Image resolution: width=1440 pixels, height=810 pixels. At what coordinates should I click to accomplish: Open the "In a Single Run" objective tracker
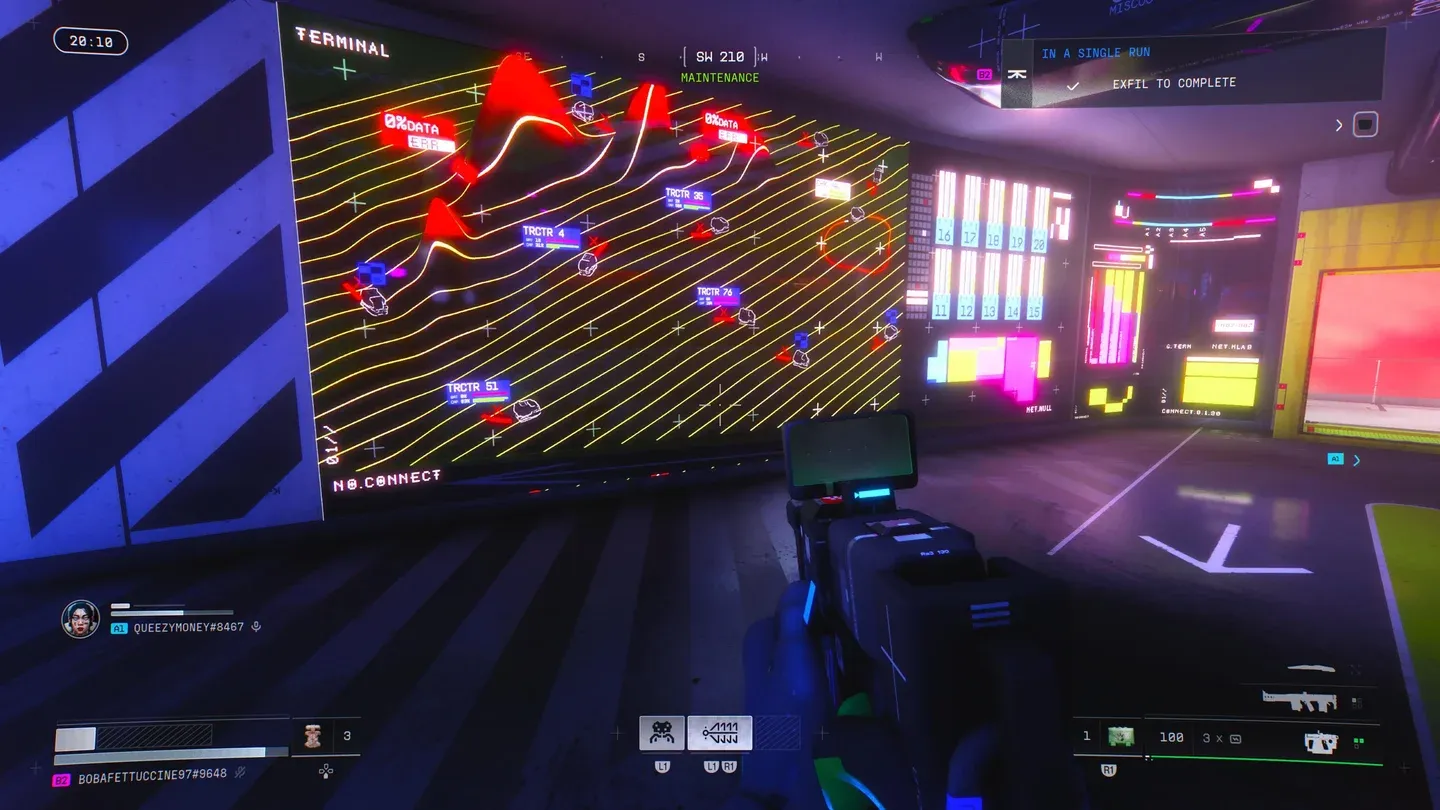coord(1095,53)
